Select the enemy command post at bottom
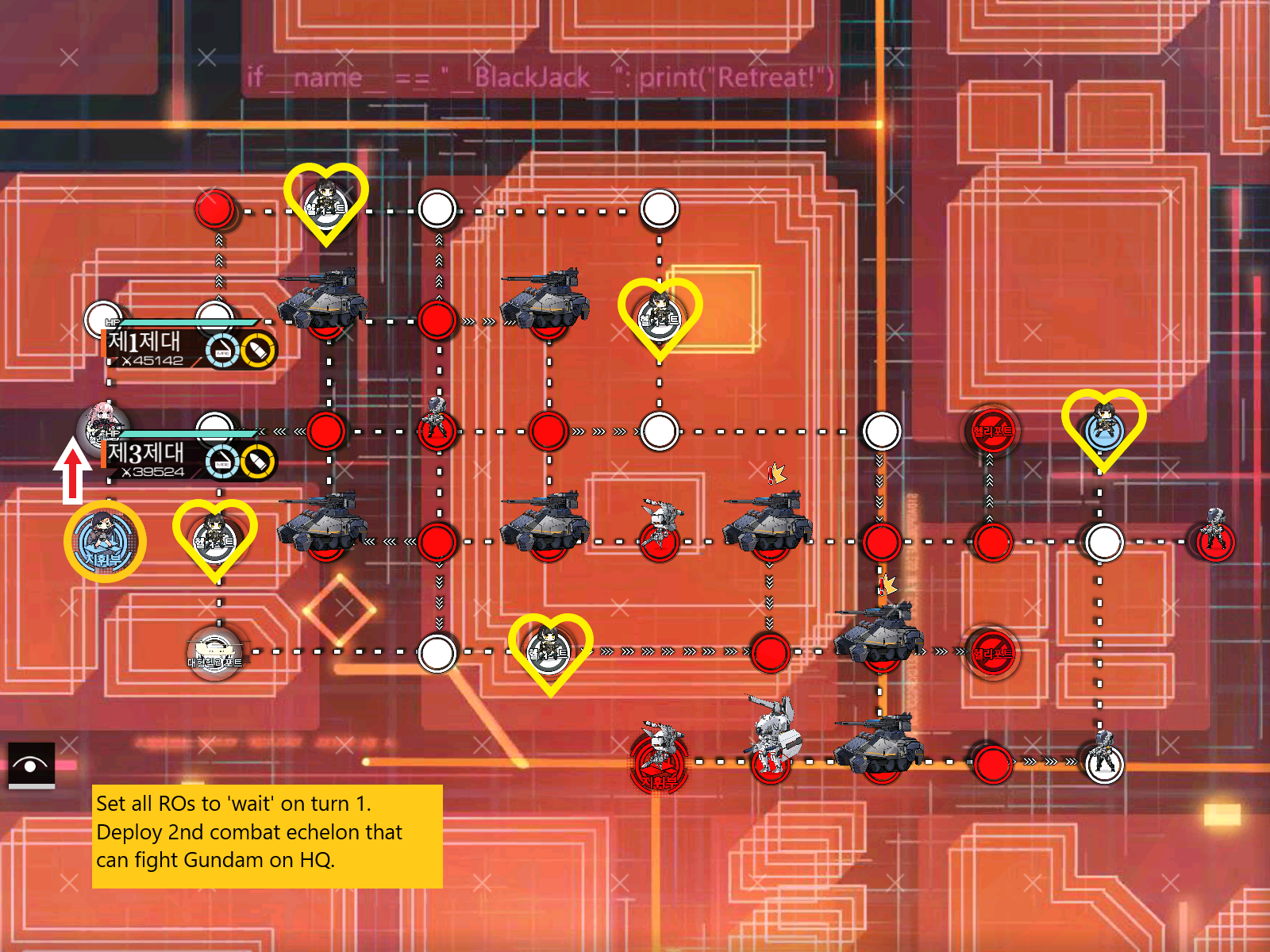This screenshot has height=952, width=1270. coord(659,766)
